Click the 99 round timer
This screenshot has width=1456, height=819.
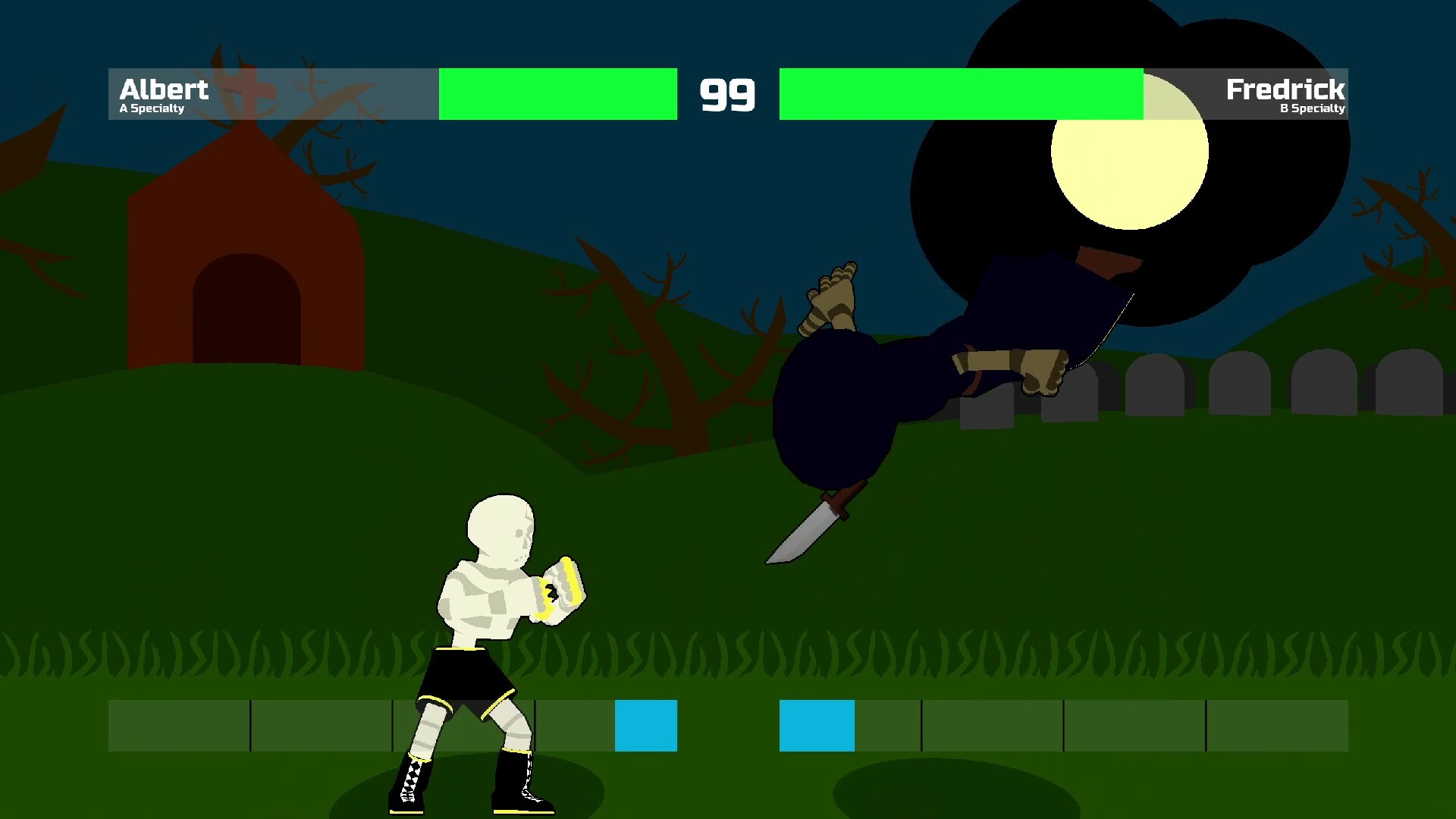tap(729, 93)
